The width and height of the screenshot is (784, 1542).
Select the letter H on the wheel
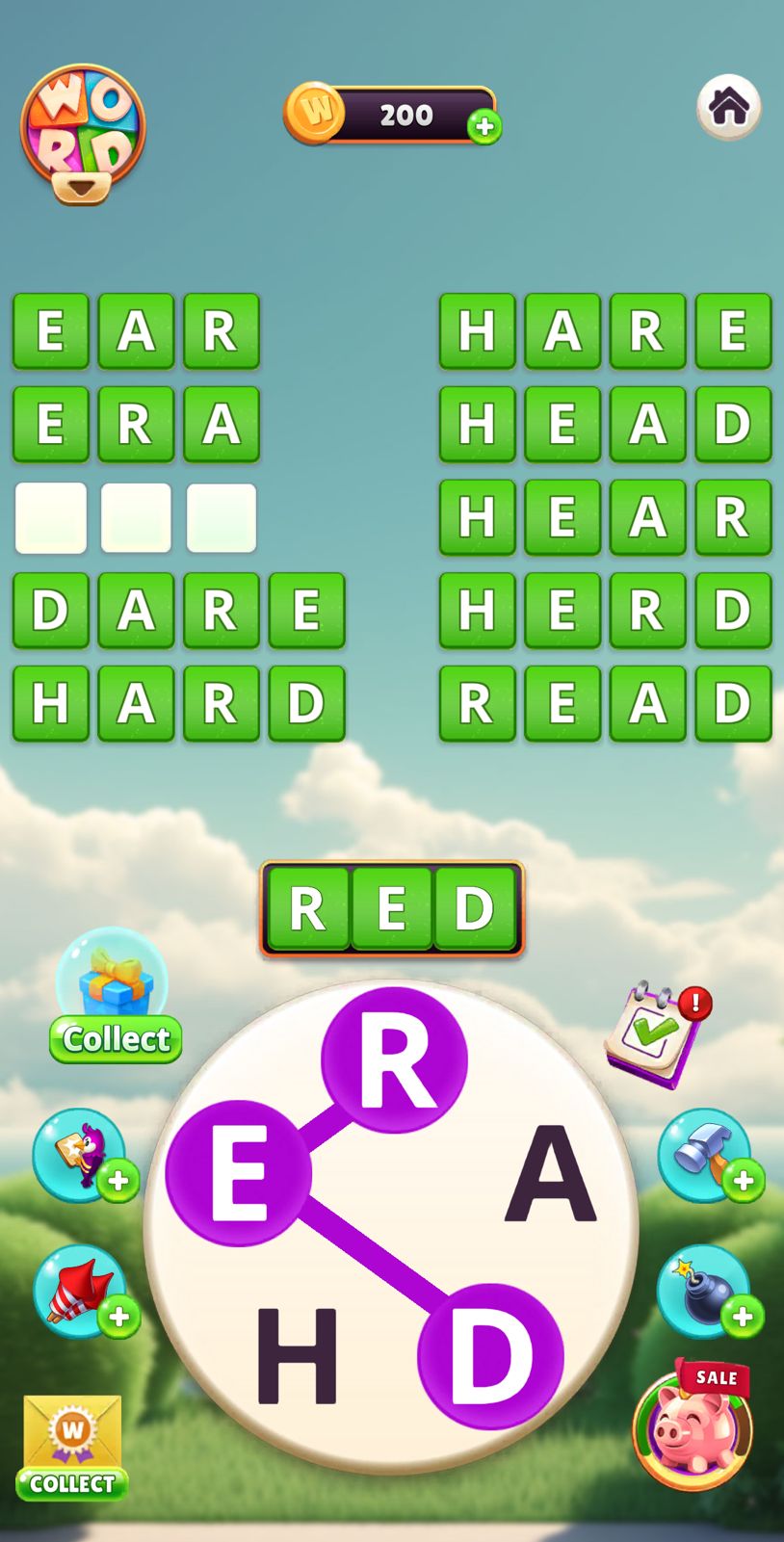(x=296, y=1354)
